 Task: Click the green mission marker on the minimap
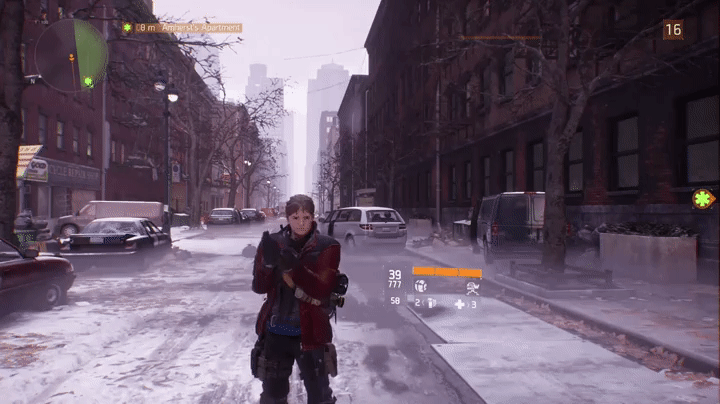coord(89,81)
